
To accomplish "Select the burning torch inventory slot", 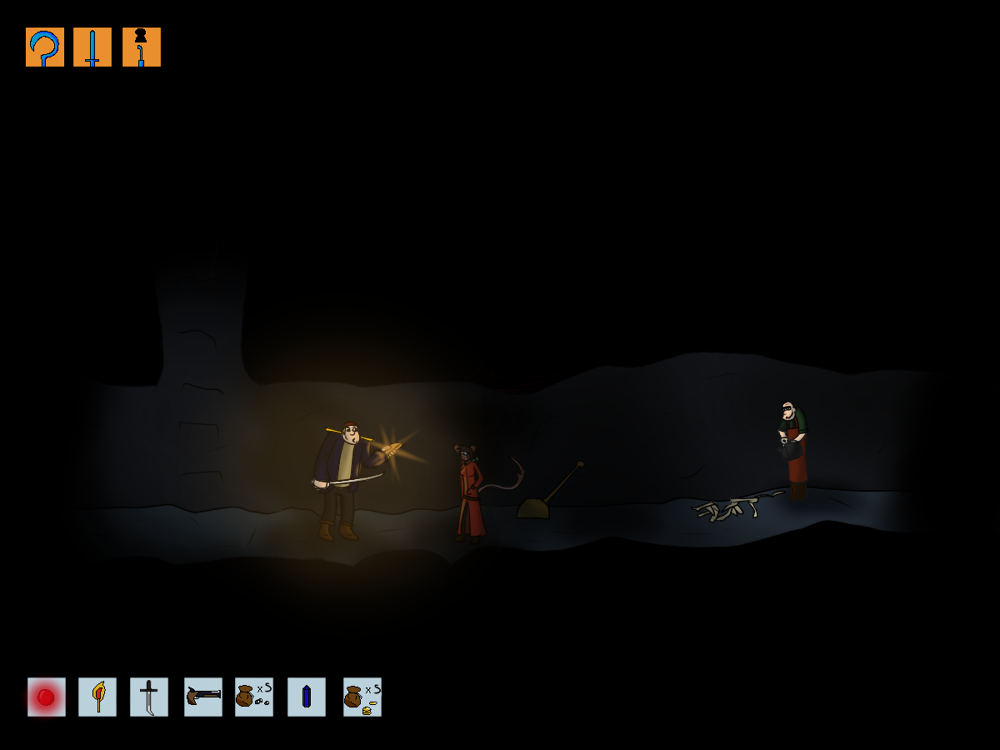I will [x=98, y=697].
